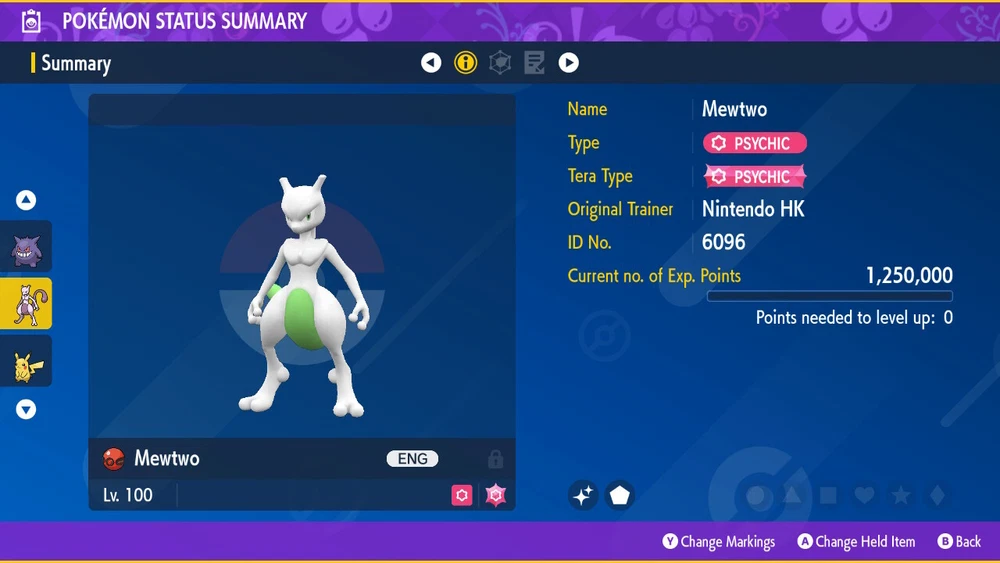Switch to the hexagon stats tab
Viewport: 1000px width, 563px height.
(x=500, y=63)
